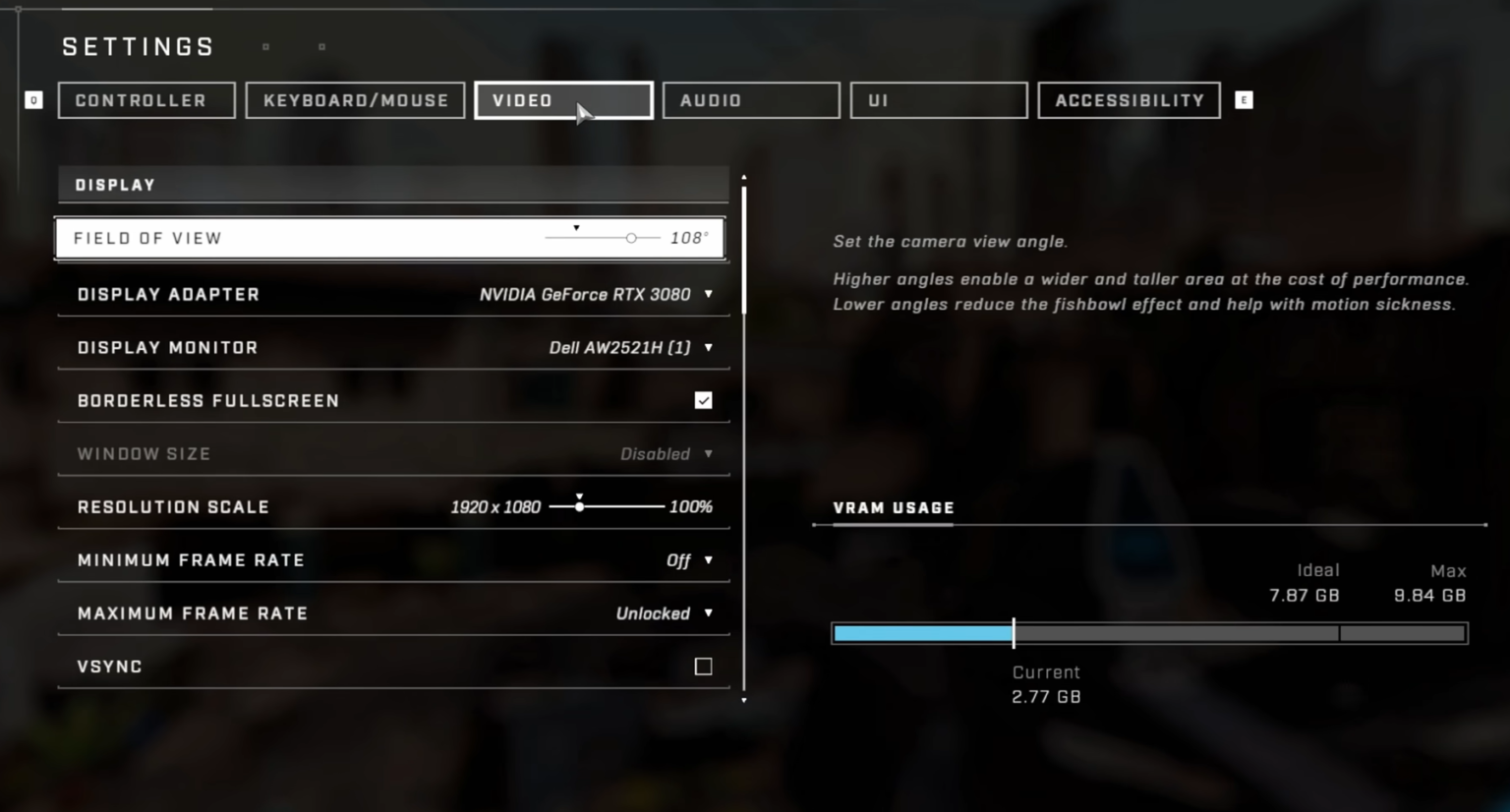1510x812 pixels.
Task: Toggle the Borderless Fullscreen checkbox off
Action: (703, 400)
